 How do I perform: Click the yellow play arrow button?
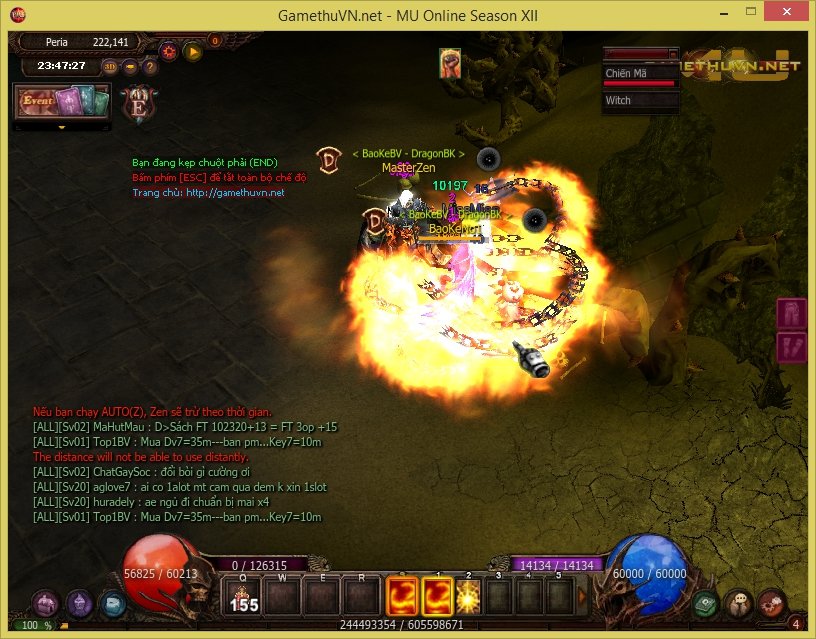click(x=194, y=51)
